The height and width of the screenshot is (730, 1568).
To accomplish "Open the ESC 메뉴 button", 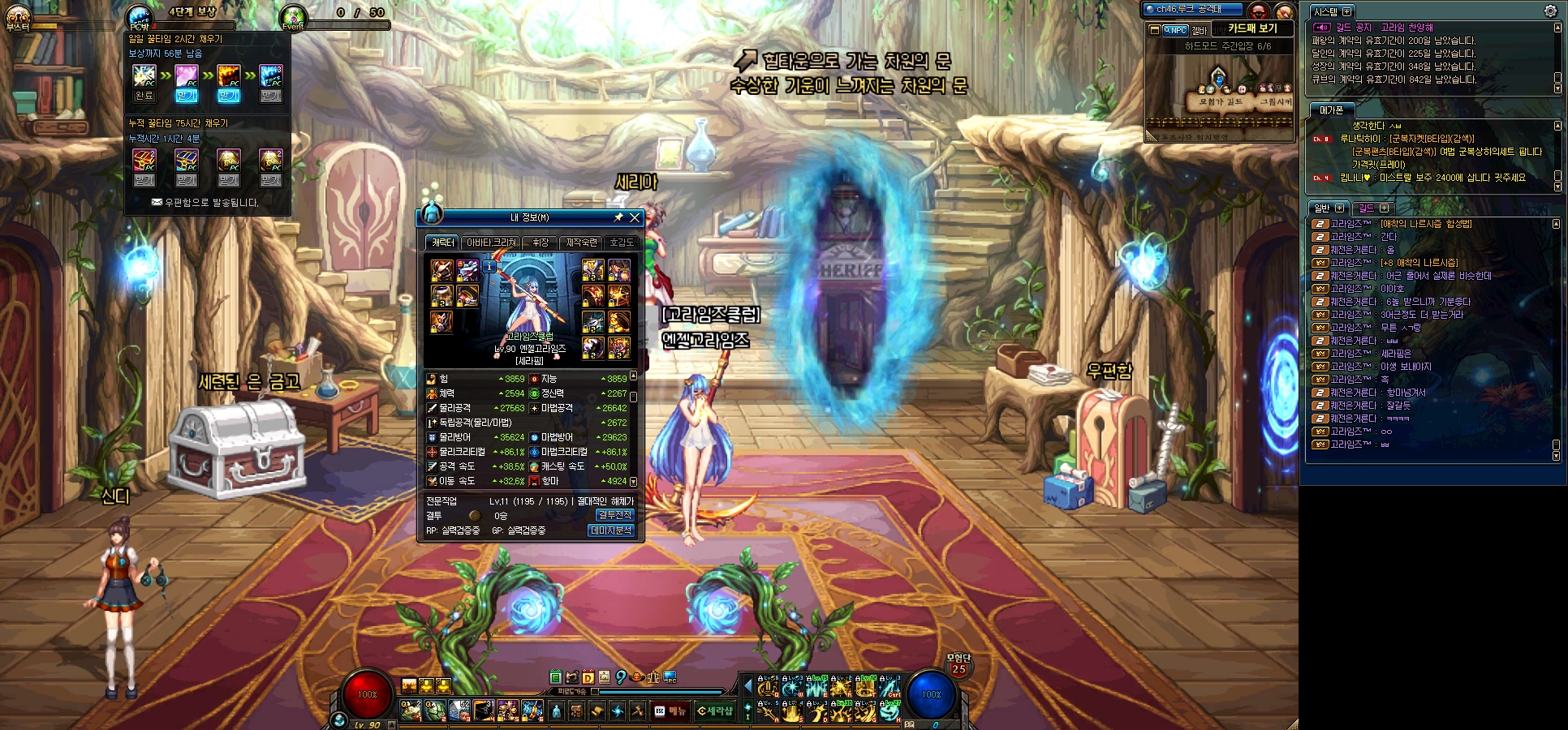I will (671, 711).
